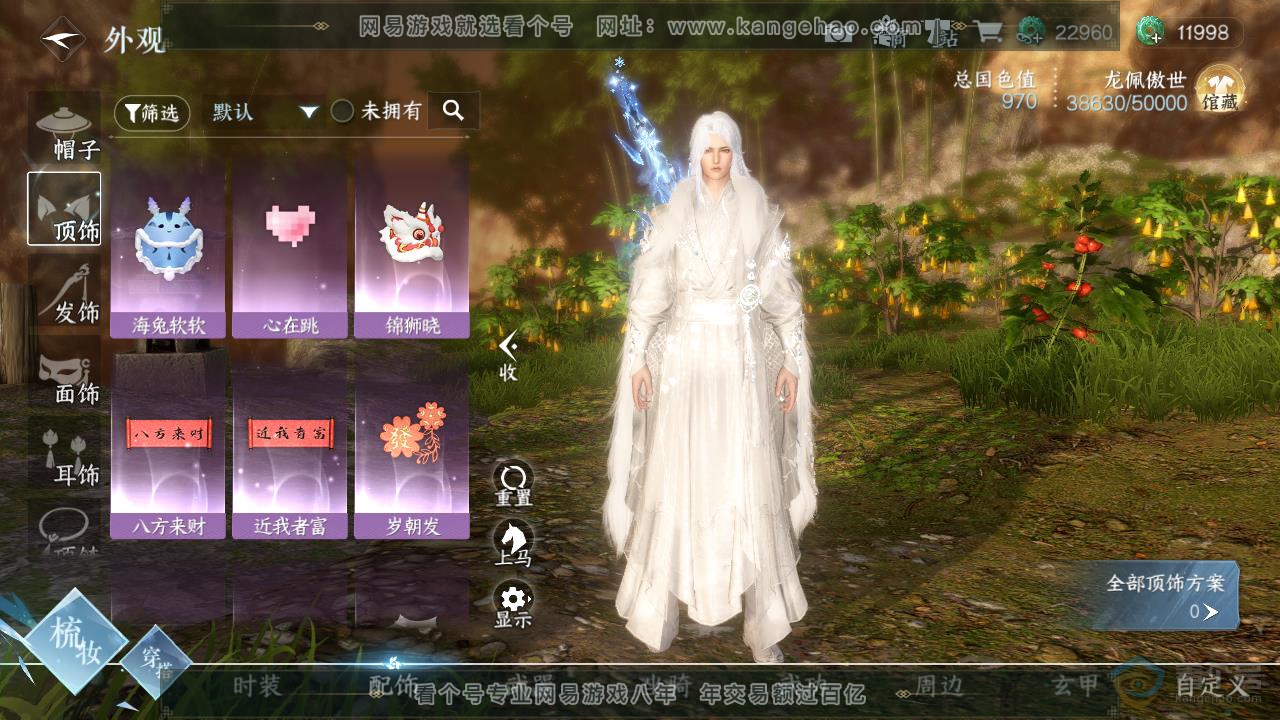Select the 顶饰 head ornament category

coord(64,209)
